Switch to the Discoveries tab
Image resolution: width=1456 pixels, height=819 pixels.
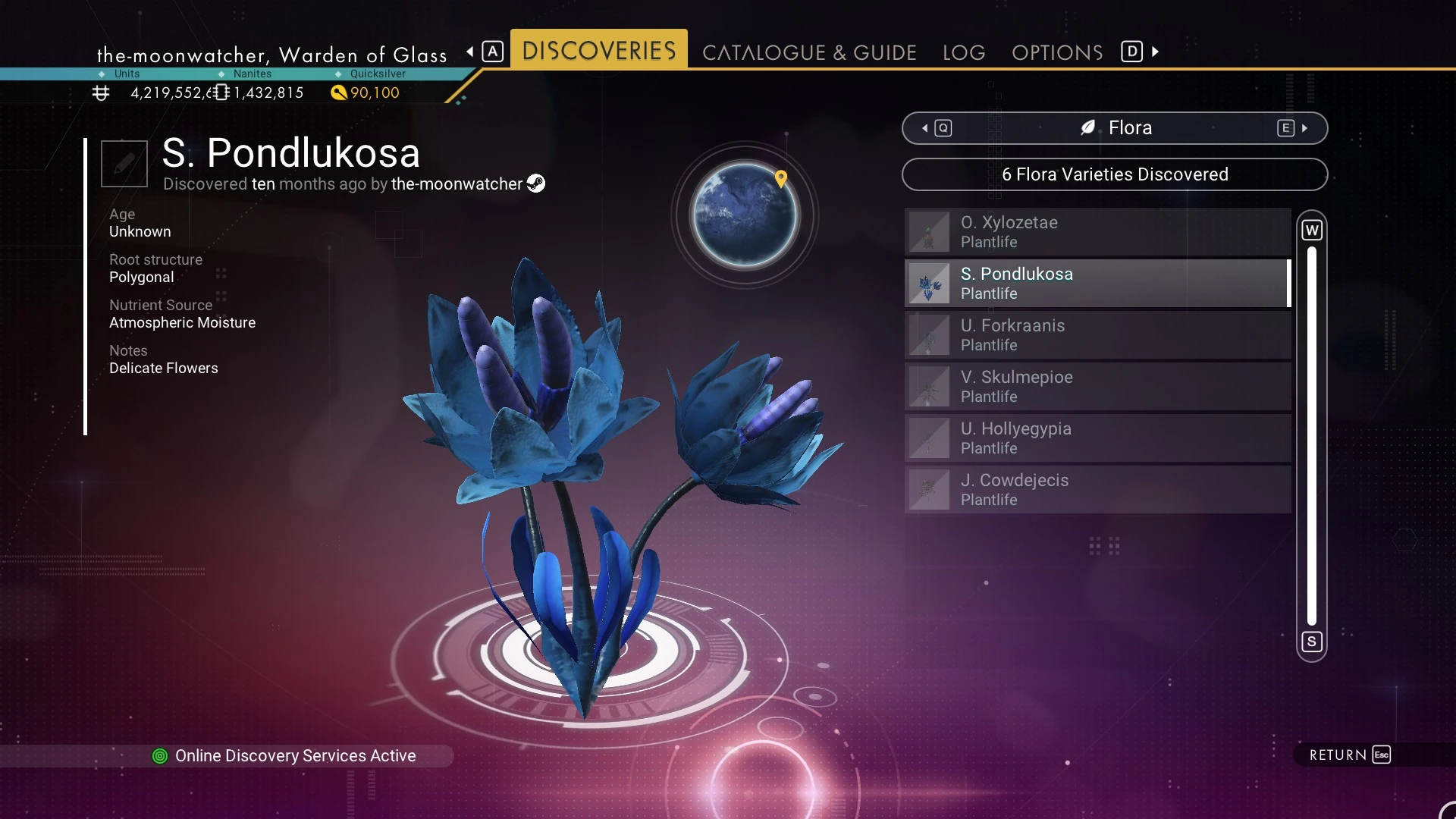click(x=598, y=51)
